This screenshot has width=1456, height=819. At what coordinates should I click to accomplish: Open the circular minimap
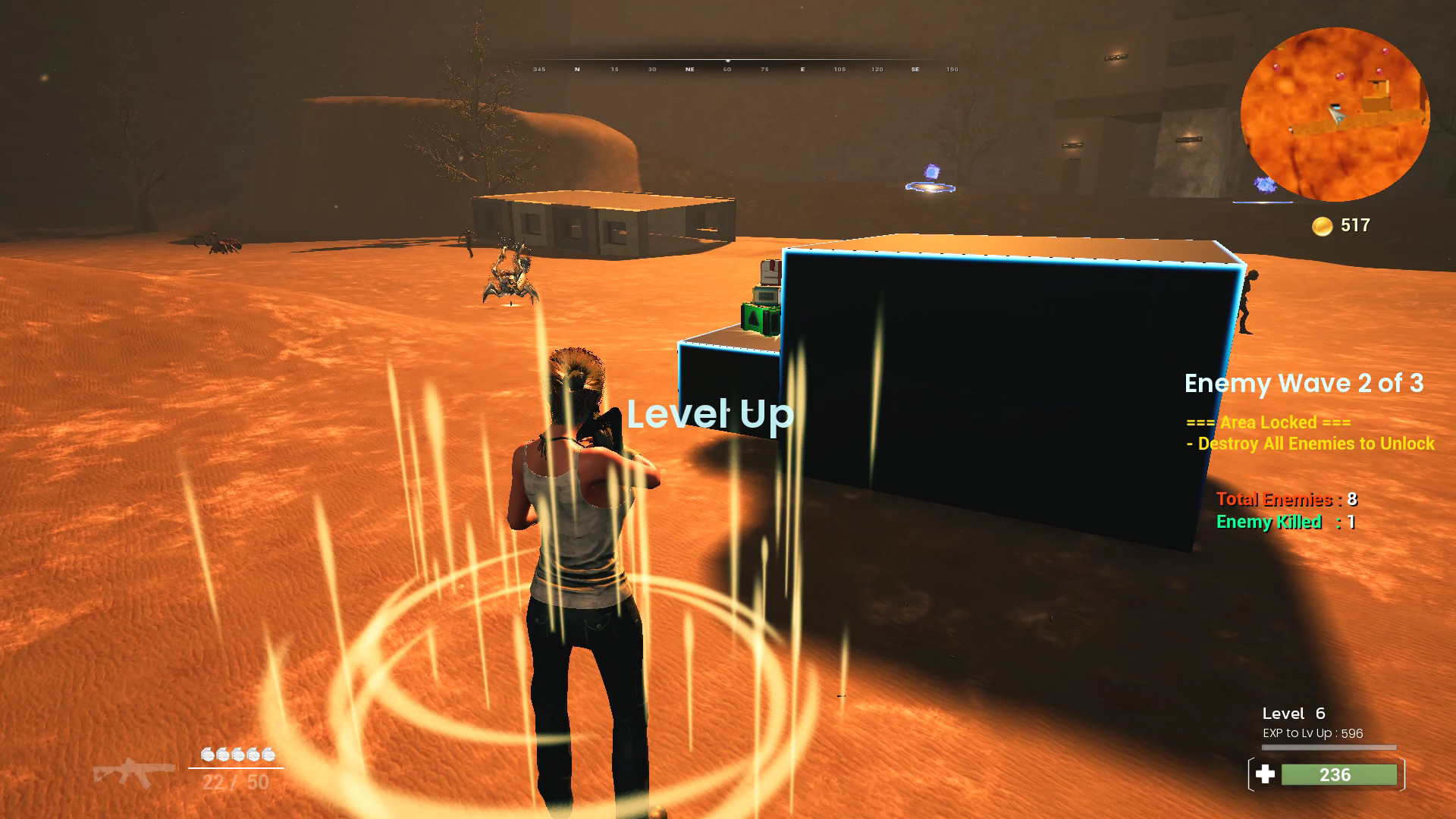pyautogui.click(x=1342, y=114)
